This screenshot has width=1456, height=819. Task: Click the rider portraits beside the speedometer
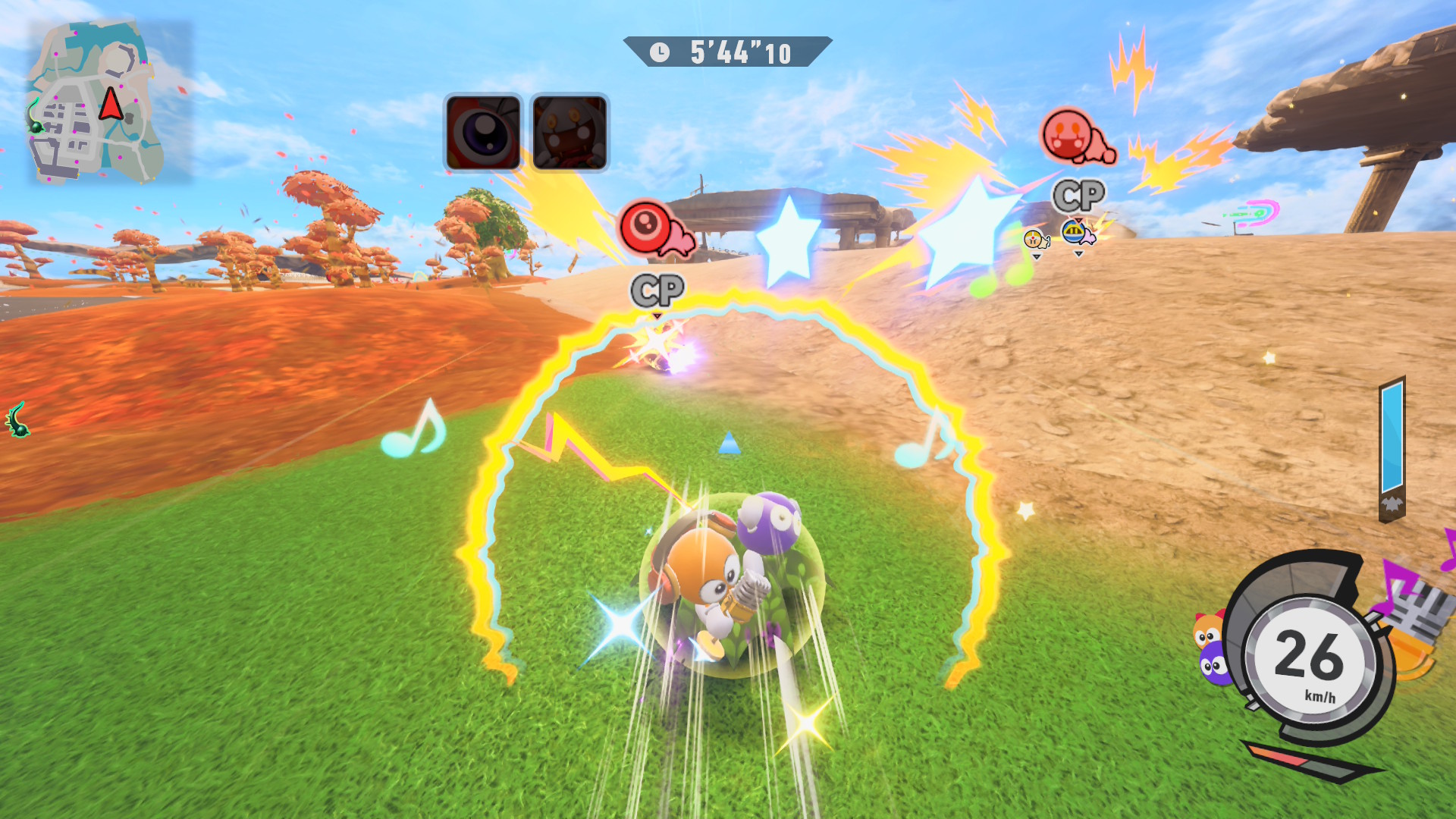[1212, 648]
